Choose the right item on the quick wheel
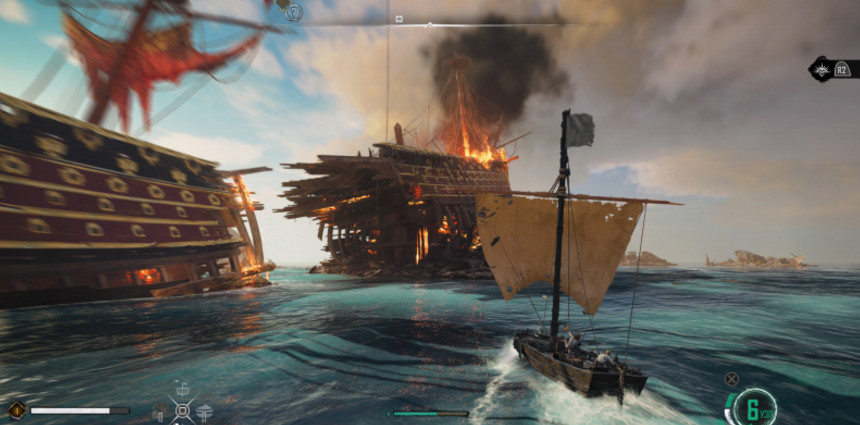 coord(205,410)
